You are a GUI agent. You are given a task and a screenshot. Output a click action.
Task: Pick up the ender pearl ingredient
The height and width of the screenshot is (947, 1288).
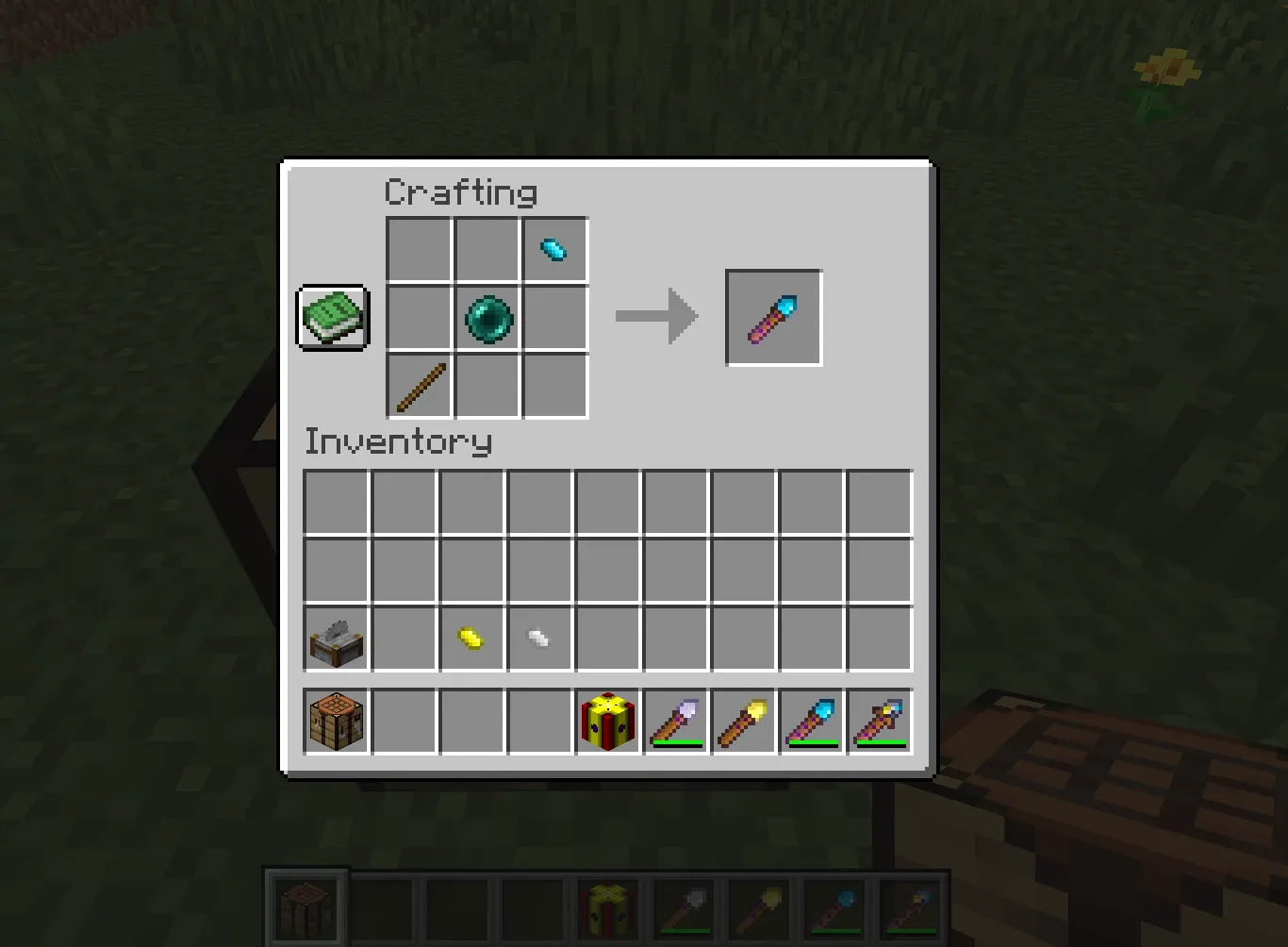[x=487, y=318]
